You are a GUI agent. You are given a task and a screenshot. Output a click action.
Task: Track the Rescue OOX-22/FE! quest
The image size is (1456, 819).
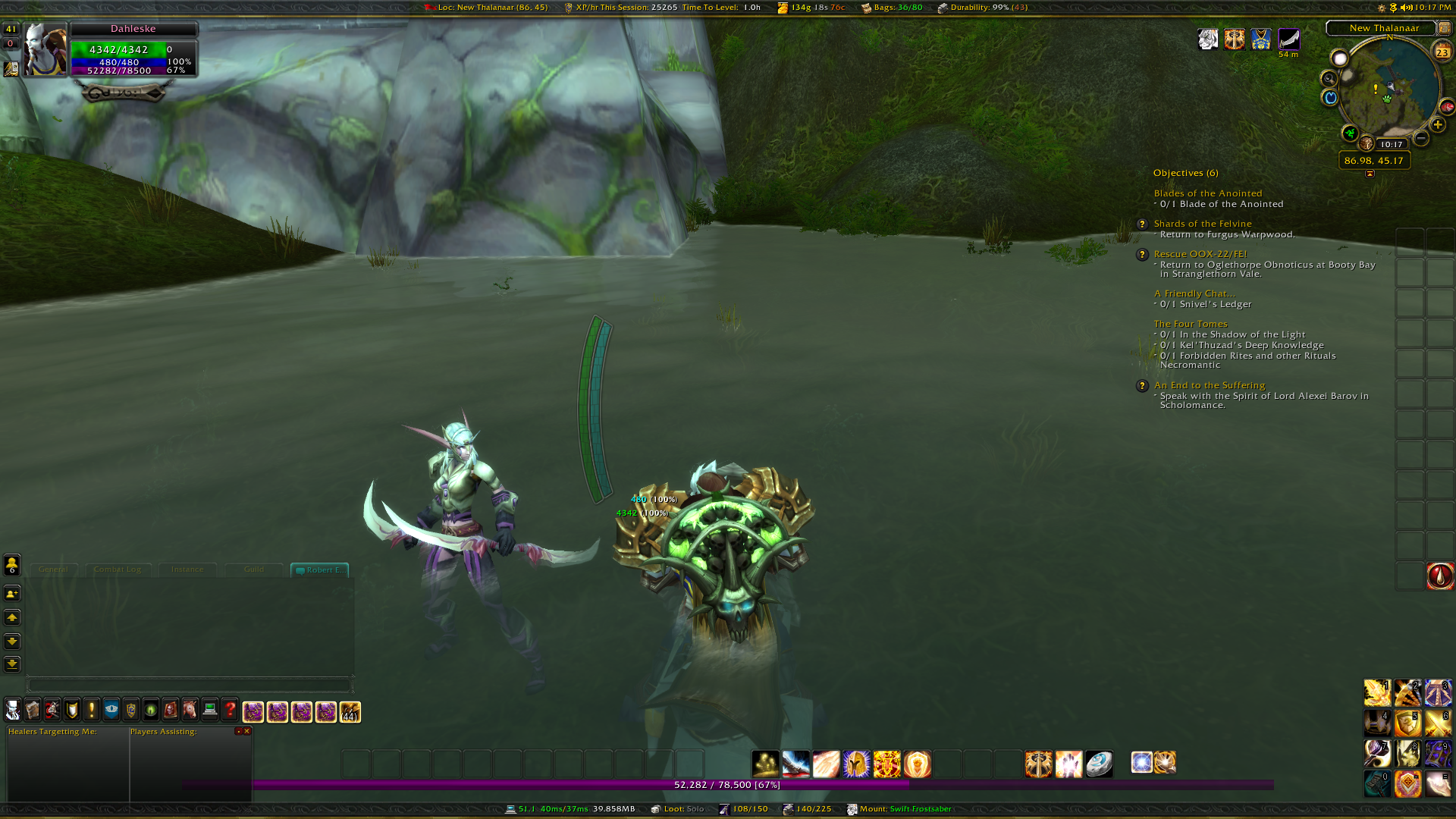[x=1200, y=254]
